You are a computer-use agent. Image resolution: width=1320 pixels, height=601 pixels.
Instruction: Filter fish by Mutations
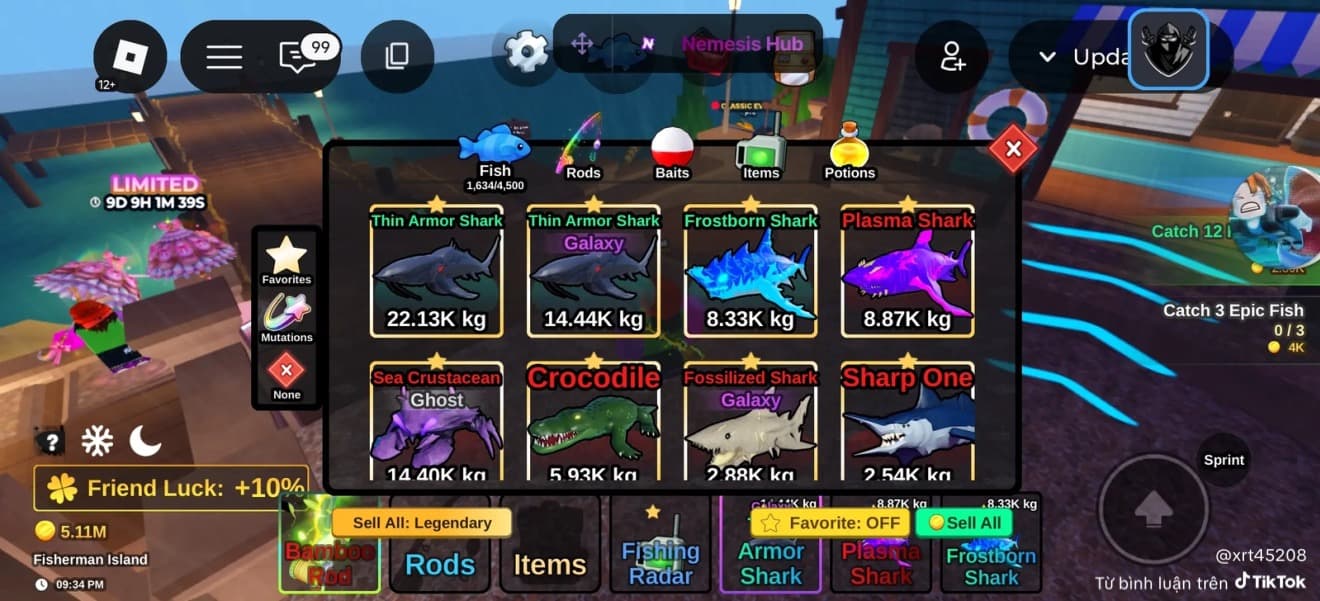286,318
